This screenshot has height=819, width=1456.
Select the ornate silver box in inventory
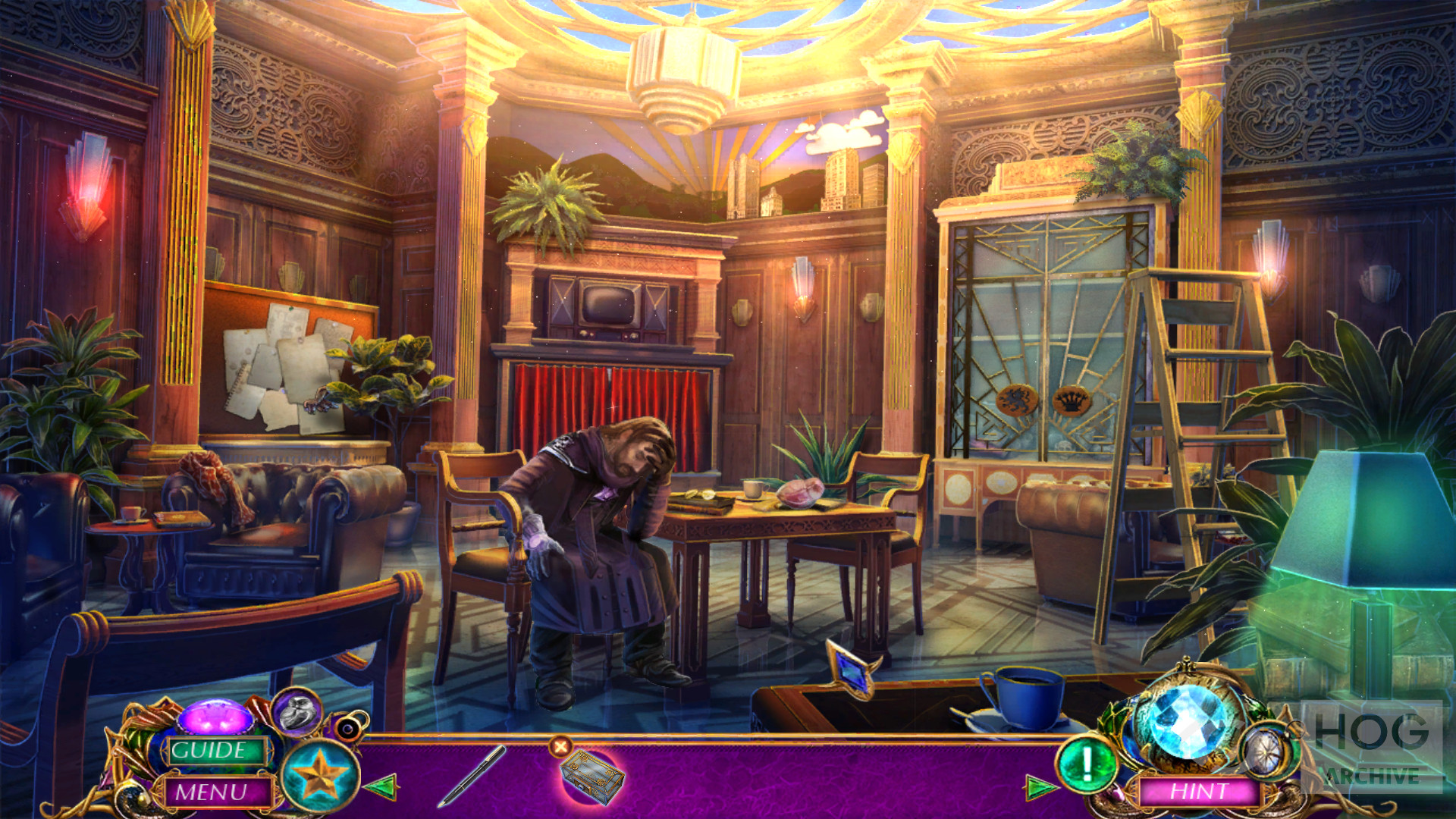click(591, 777)
